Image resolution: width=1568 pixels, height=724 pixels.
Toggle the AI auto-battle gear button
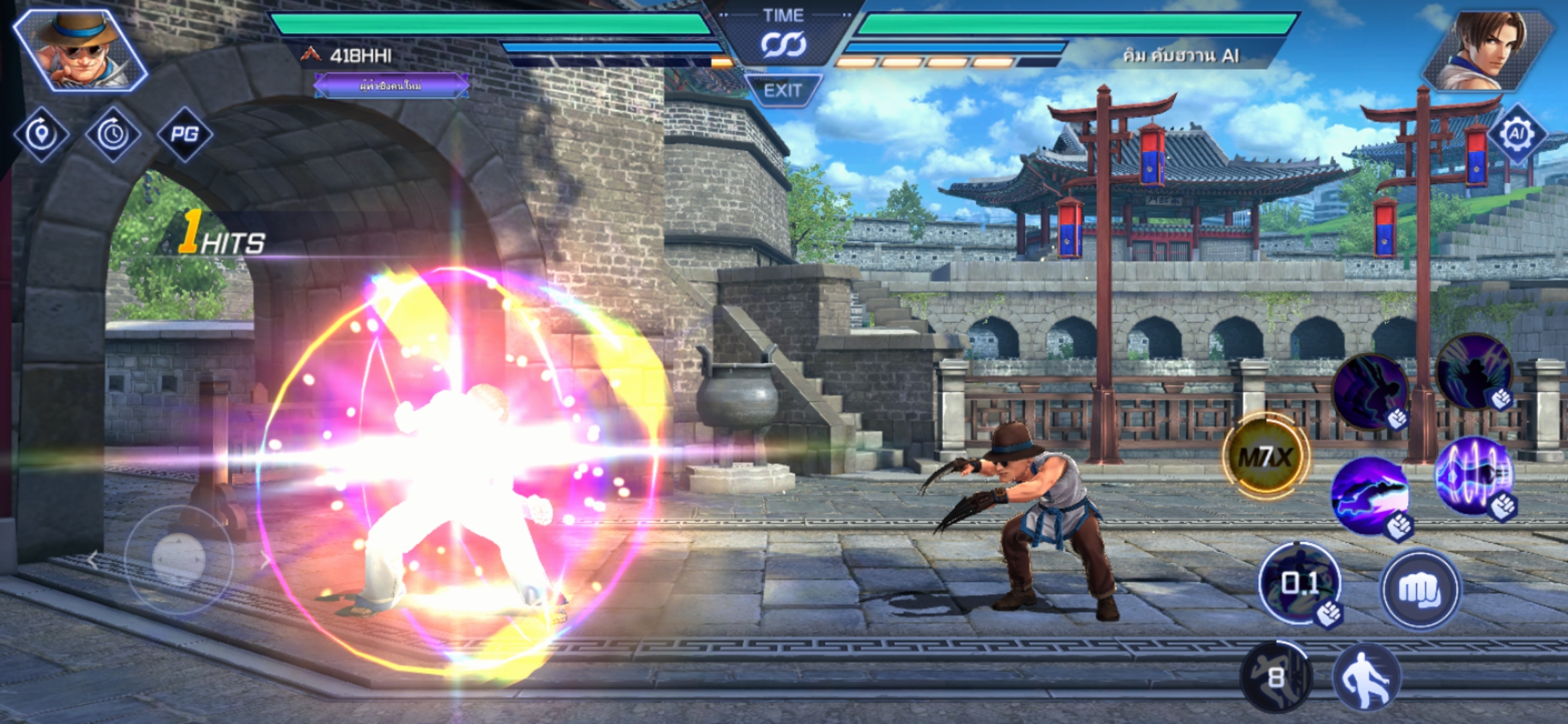pyautogui.click(x=1516, y=134)
